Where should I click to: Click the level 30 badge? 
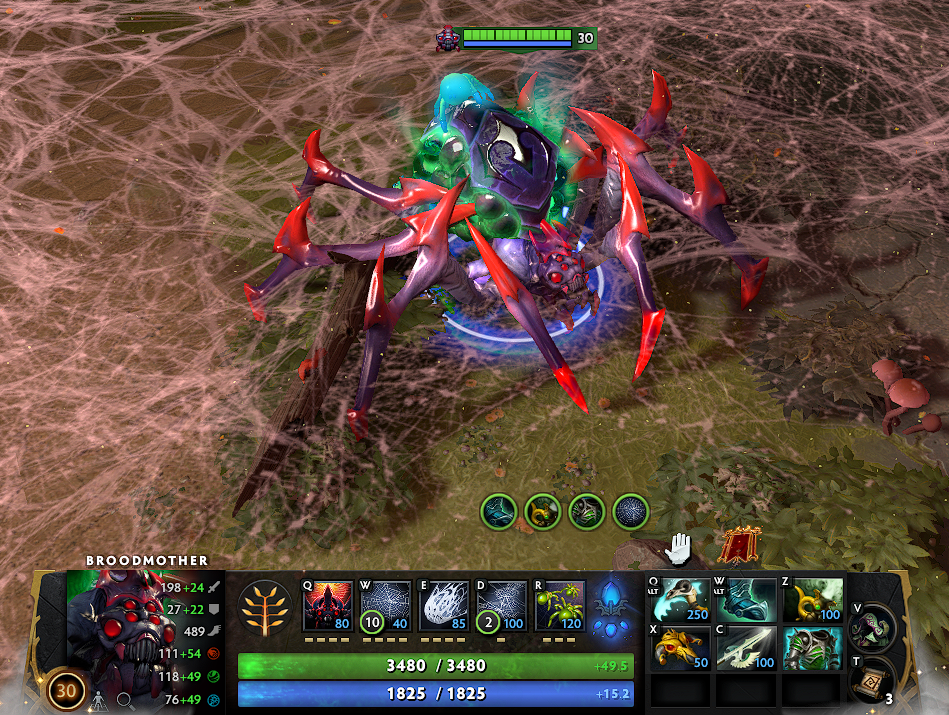[x=66, y=690]
